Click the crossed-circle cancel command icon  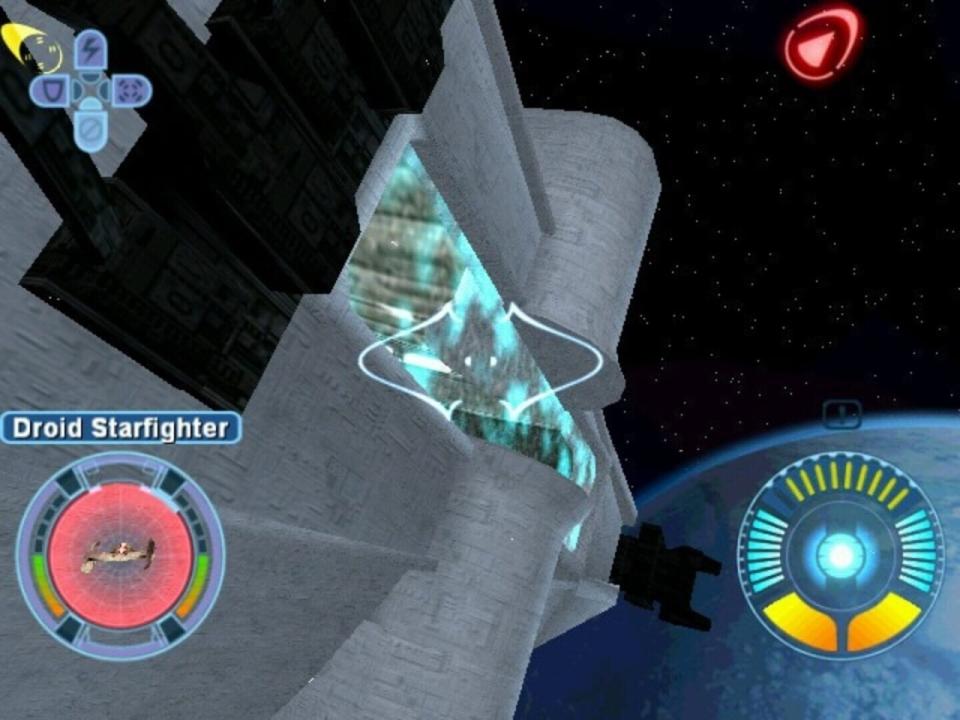91,132
